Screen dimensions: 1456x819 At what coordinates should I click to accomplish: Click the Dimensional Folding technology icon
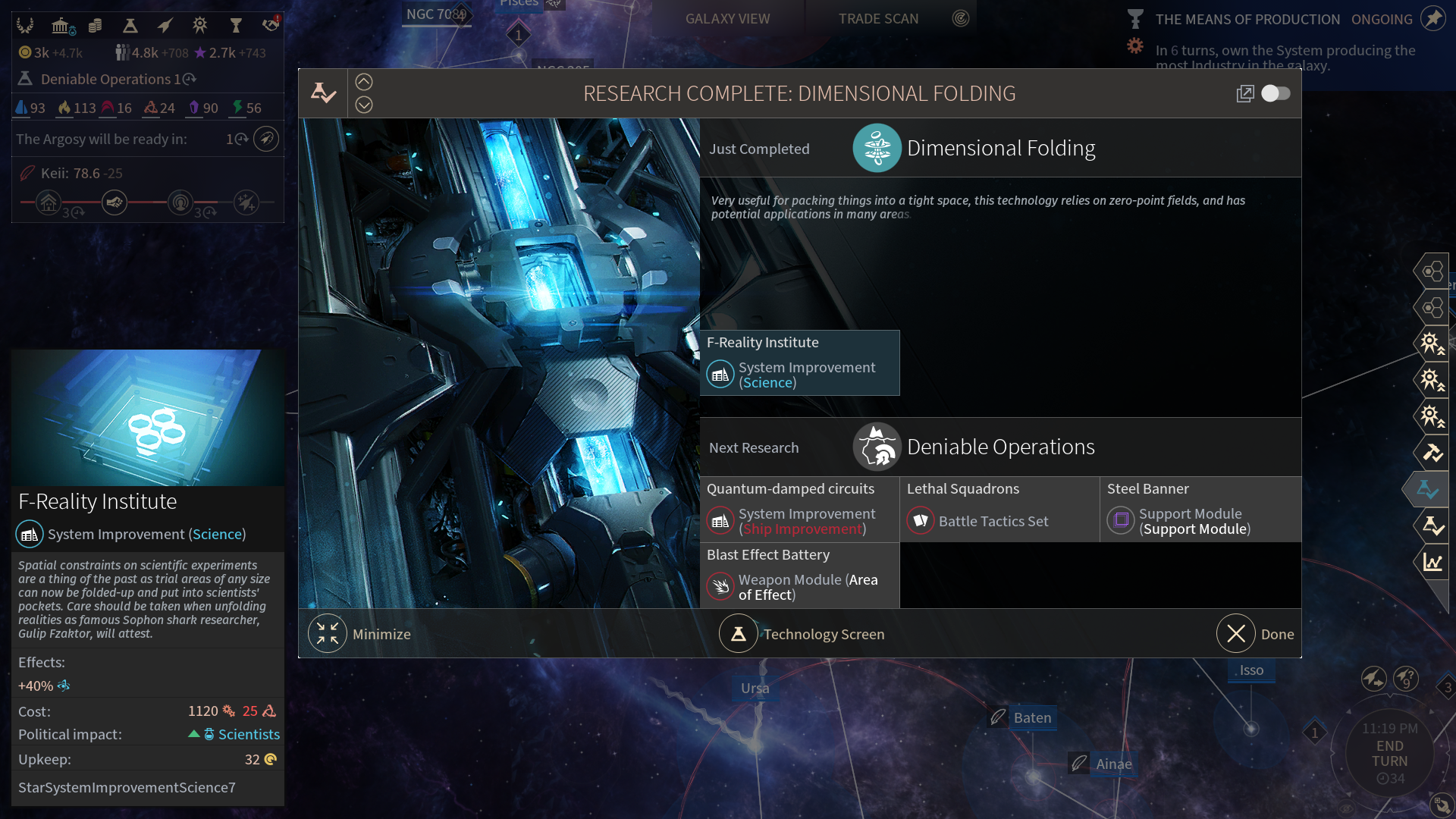pos(877,148)
